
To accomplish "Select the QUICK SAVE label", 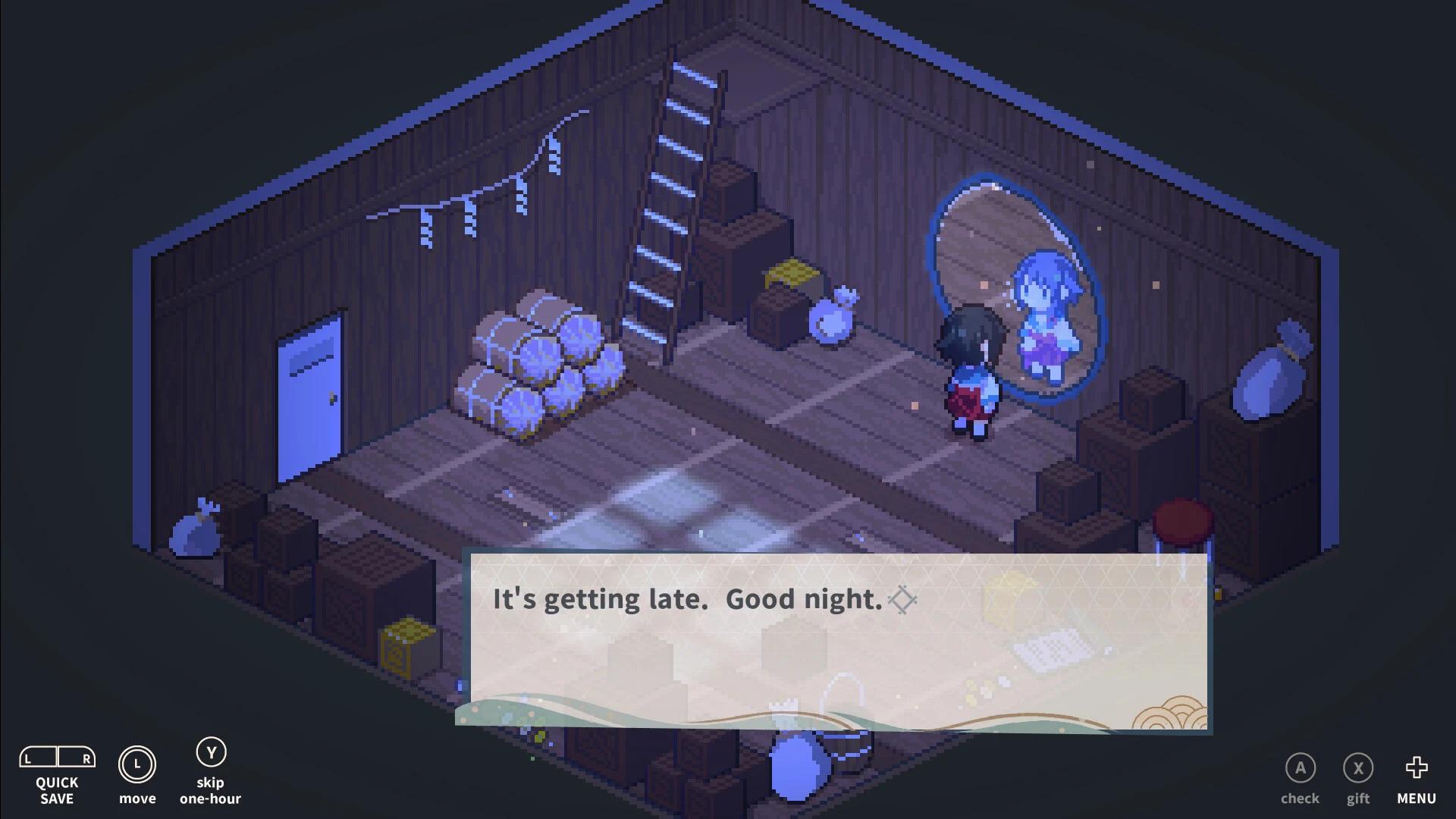I will coord(58,790).
